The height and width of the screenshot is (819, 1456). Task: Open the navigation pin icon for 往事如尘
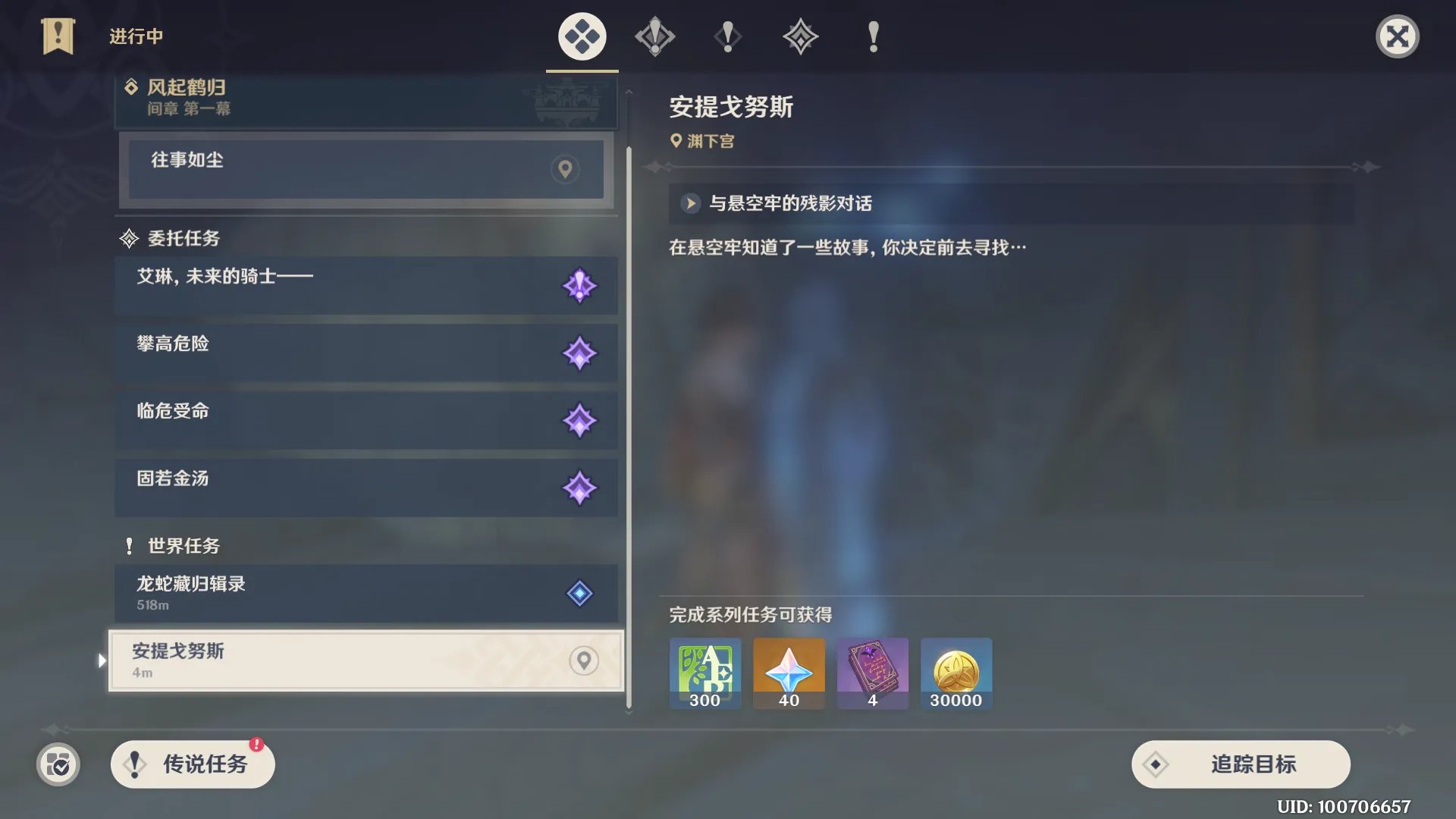(x=564, y=169)
